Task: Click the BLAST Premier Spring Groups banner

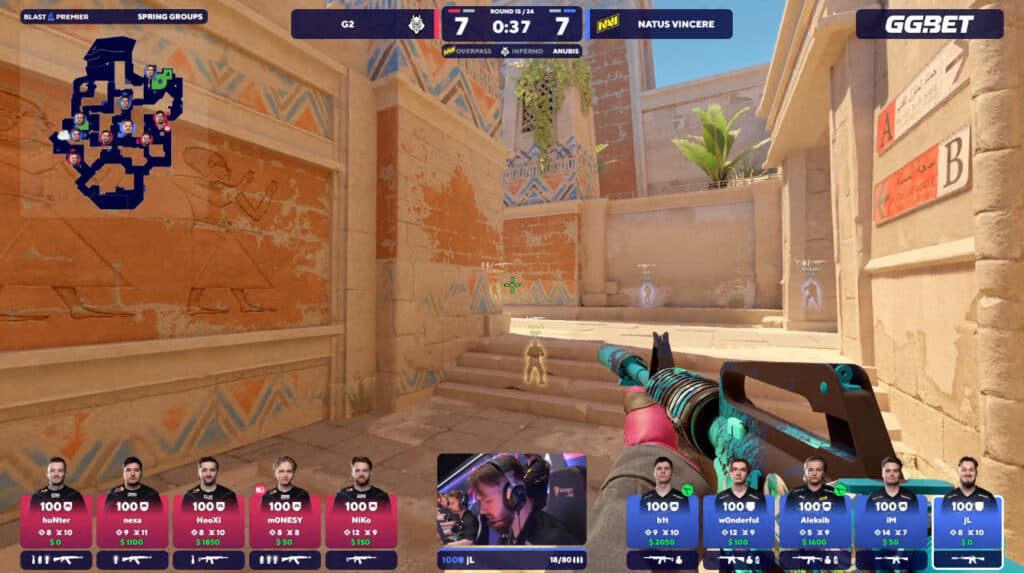Action: pyautogui.click(x=113, y=17)
